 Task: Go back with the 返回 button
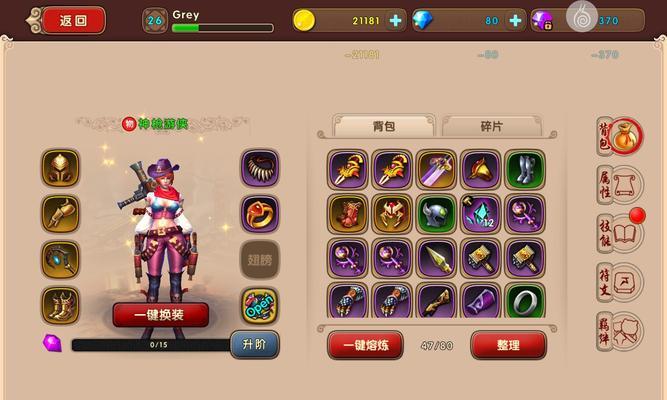pyautogui.click(x=73, y=19)
